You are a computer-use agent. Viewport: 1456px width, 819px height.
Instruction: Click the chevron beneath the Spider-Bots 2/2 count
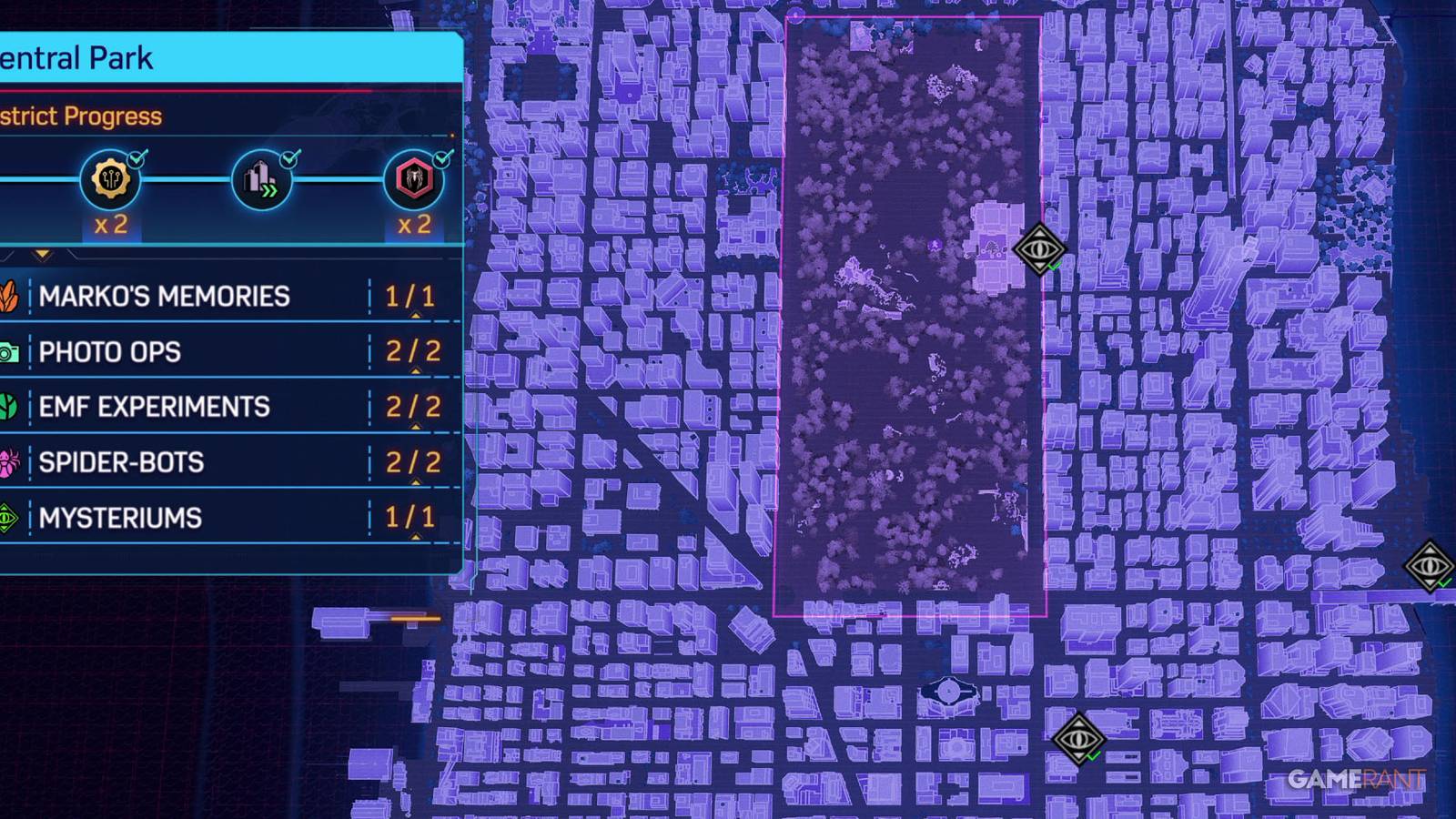tap(417, 480)
